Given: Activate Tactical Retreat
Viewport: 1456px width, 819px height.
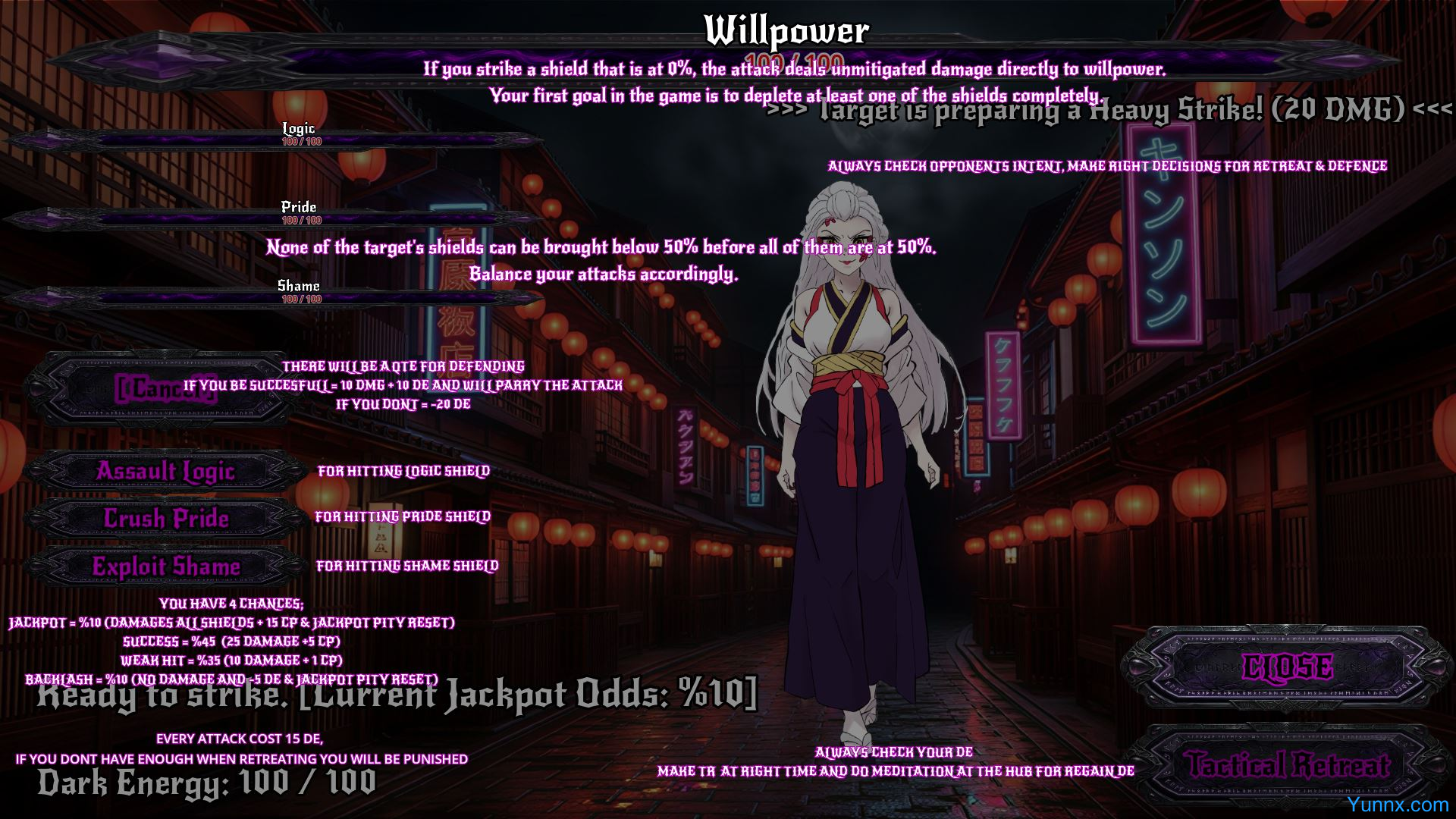Looking at the screenshot, I should click(x=1287, y=764).
